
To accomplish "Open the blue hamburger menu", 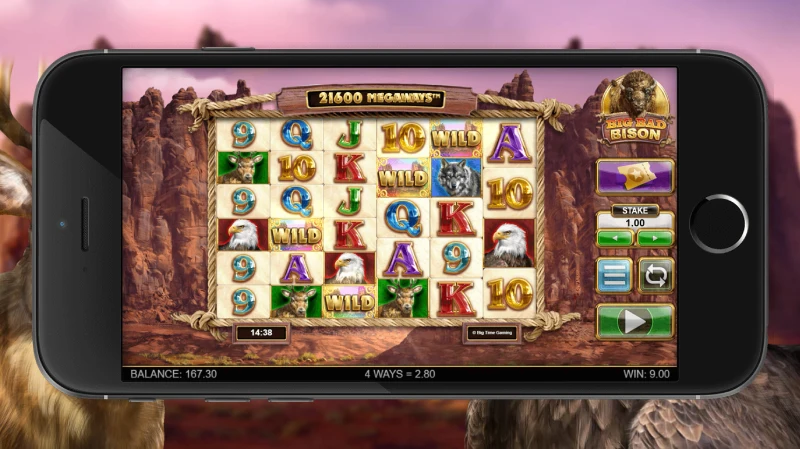I will (x=613, y=274).
